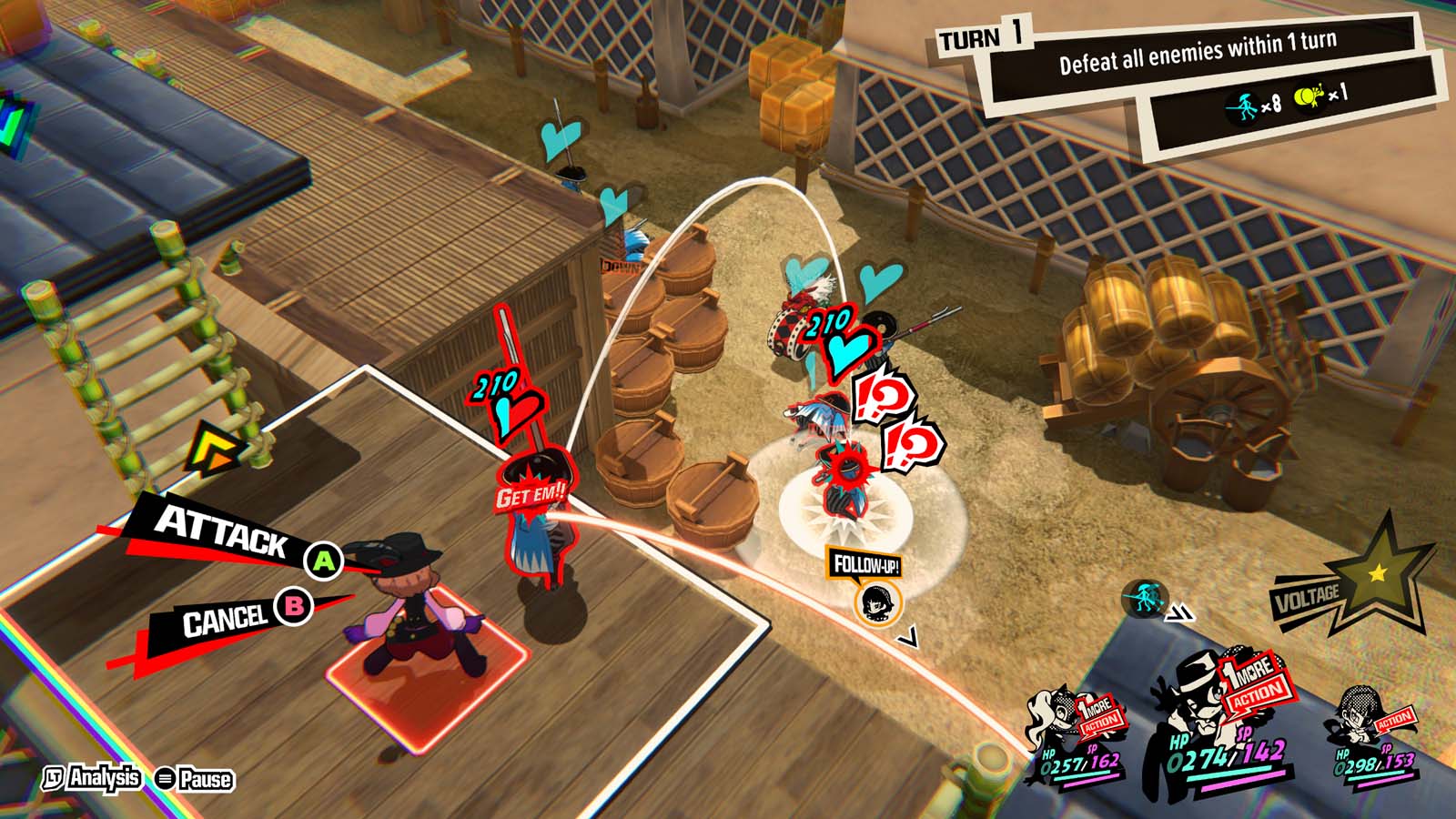This screenshot has width=1456, height=819.
Task: Open the Analysis view
Action: [94, 778]
